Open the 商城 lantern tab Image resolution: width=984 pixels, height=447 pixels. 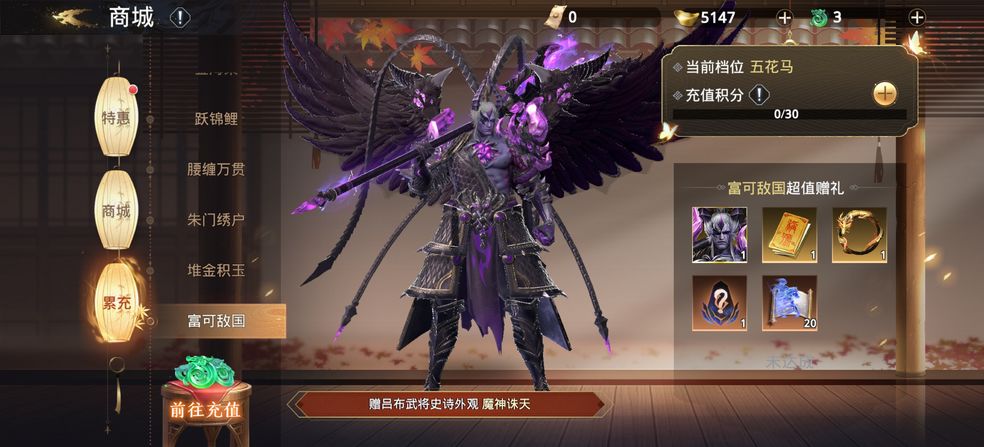point(116,210)
